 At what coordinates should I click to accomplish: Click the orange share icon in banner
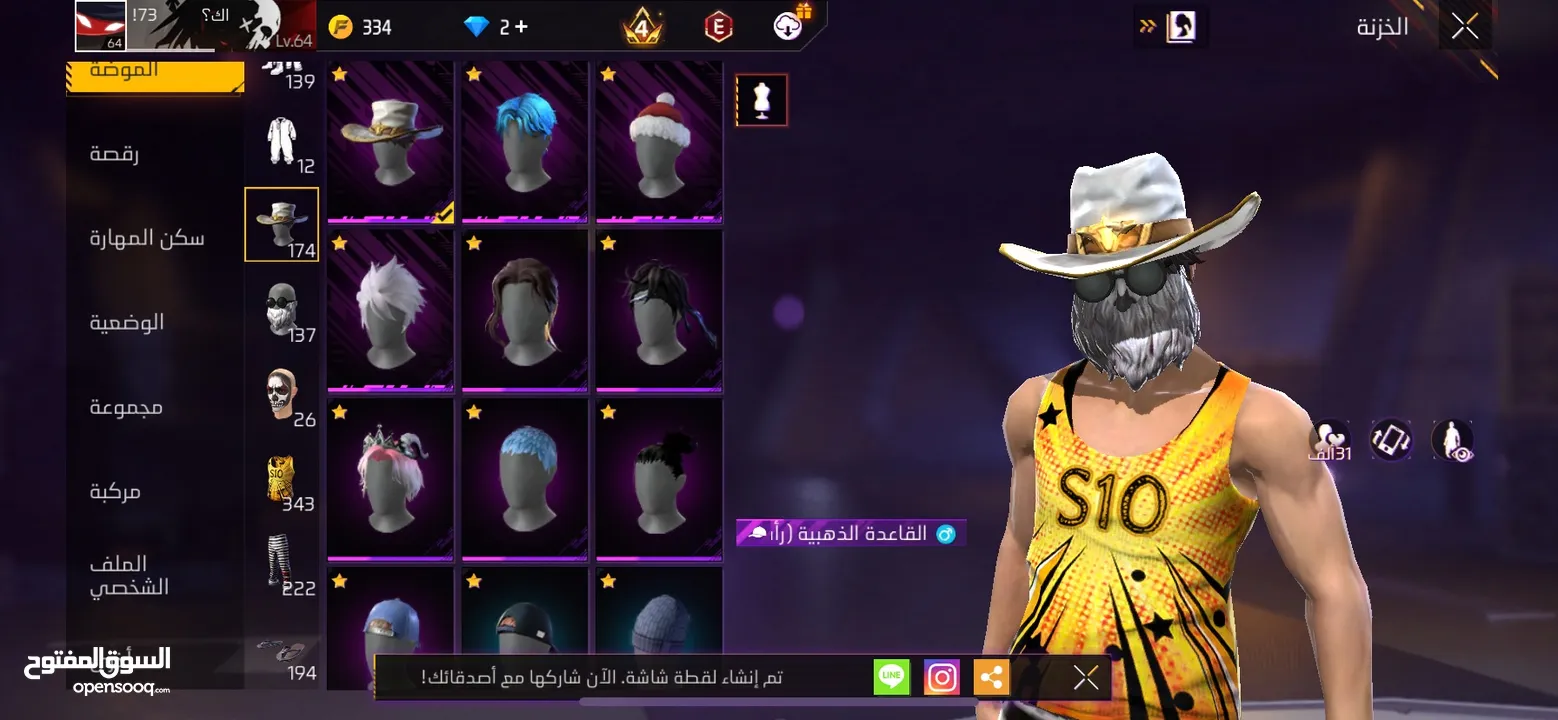coord(991,677)
